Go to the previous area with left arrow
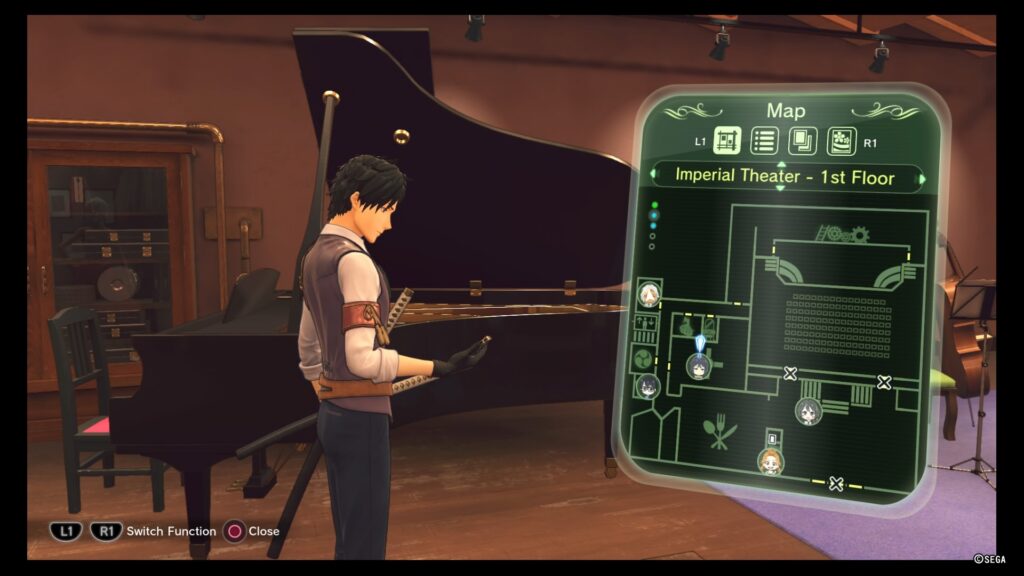This screenshot has width=1024, height=576. coord(653,178)
